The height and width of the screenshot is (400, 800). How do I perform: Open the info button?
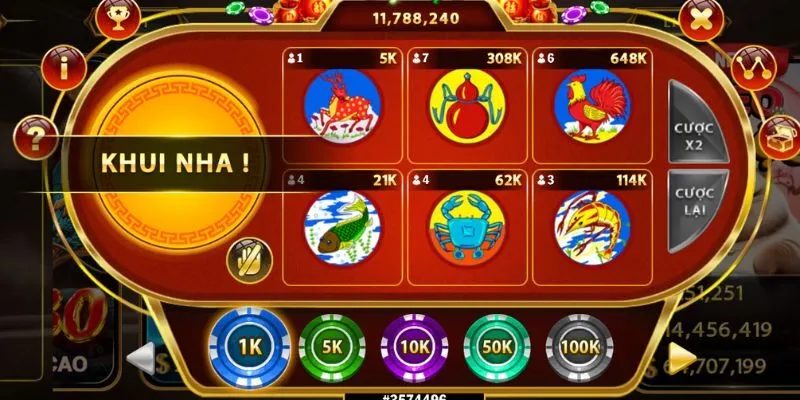coord(65,69)
